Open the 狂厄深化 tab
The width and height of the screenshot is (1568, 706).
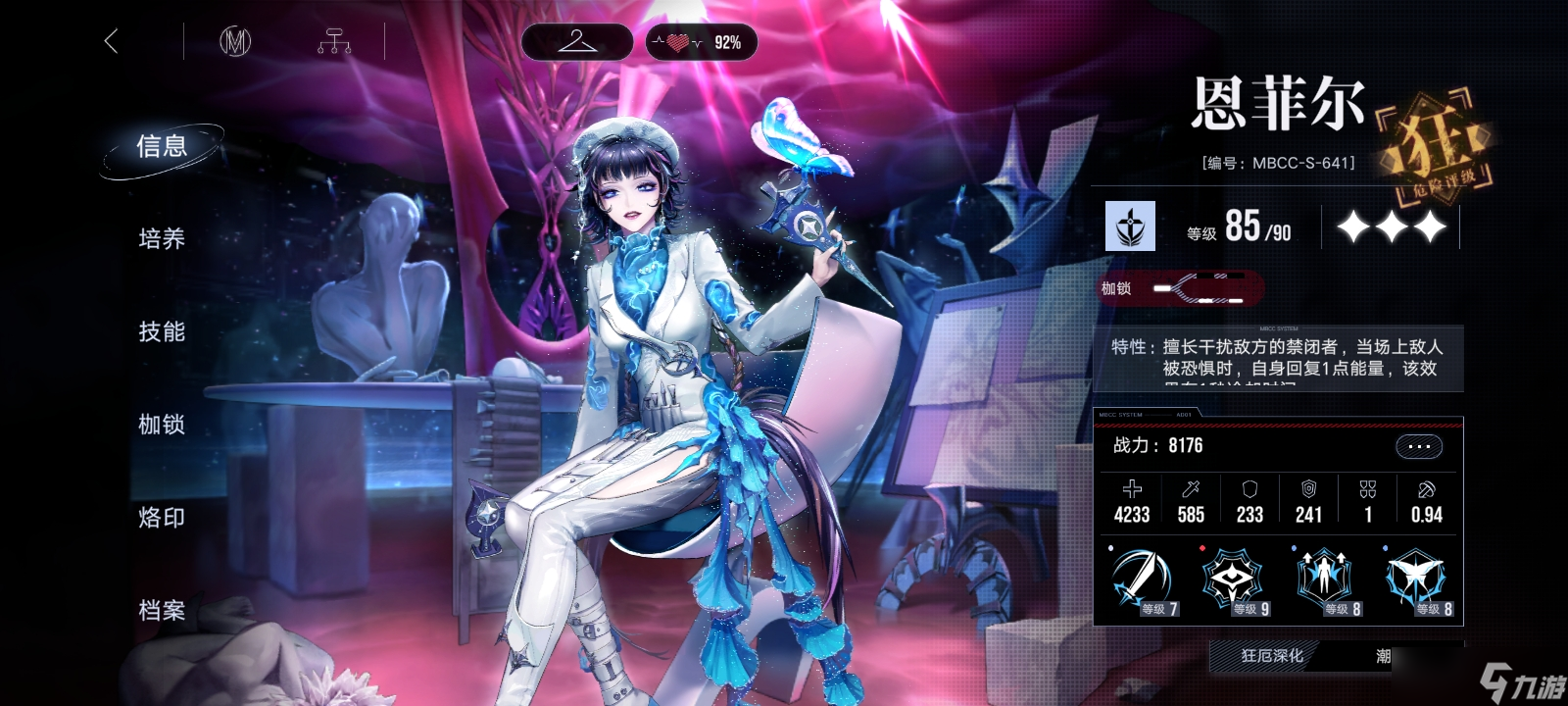(x=1272, y=656)
